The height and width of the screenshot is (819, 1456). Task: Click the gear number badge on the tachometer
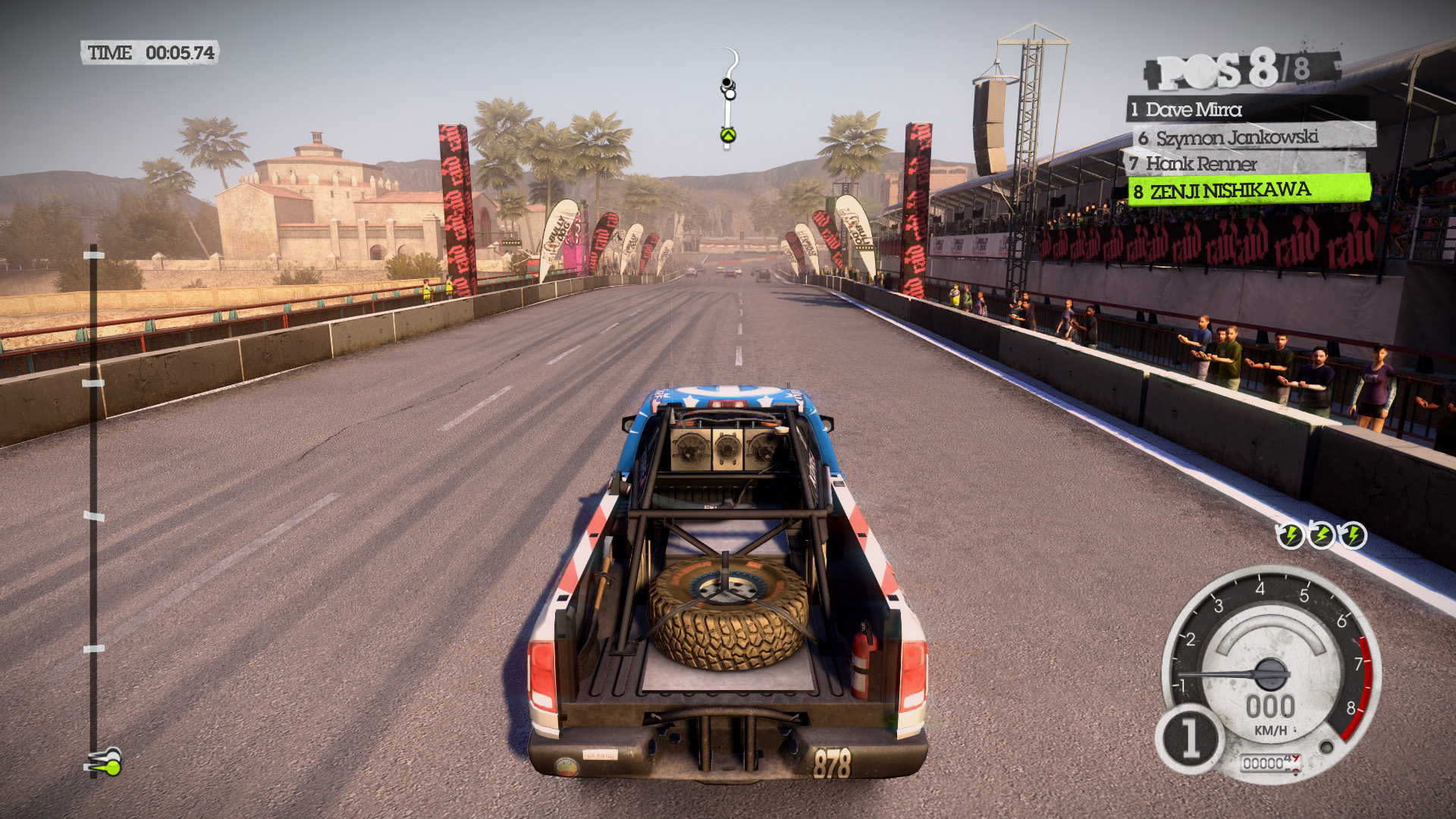click(1189, 738)
